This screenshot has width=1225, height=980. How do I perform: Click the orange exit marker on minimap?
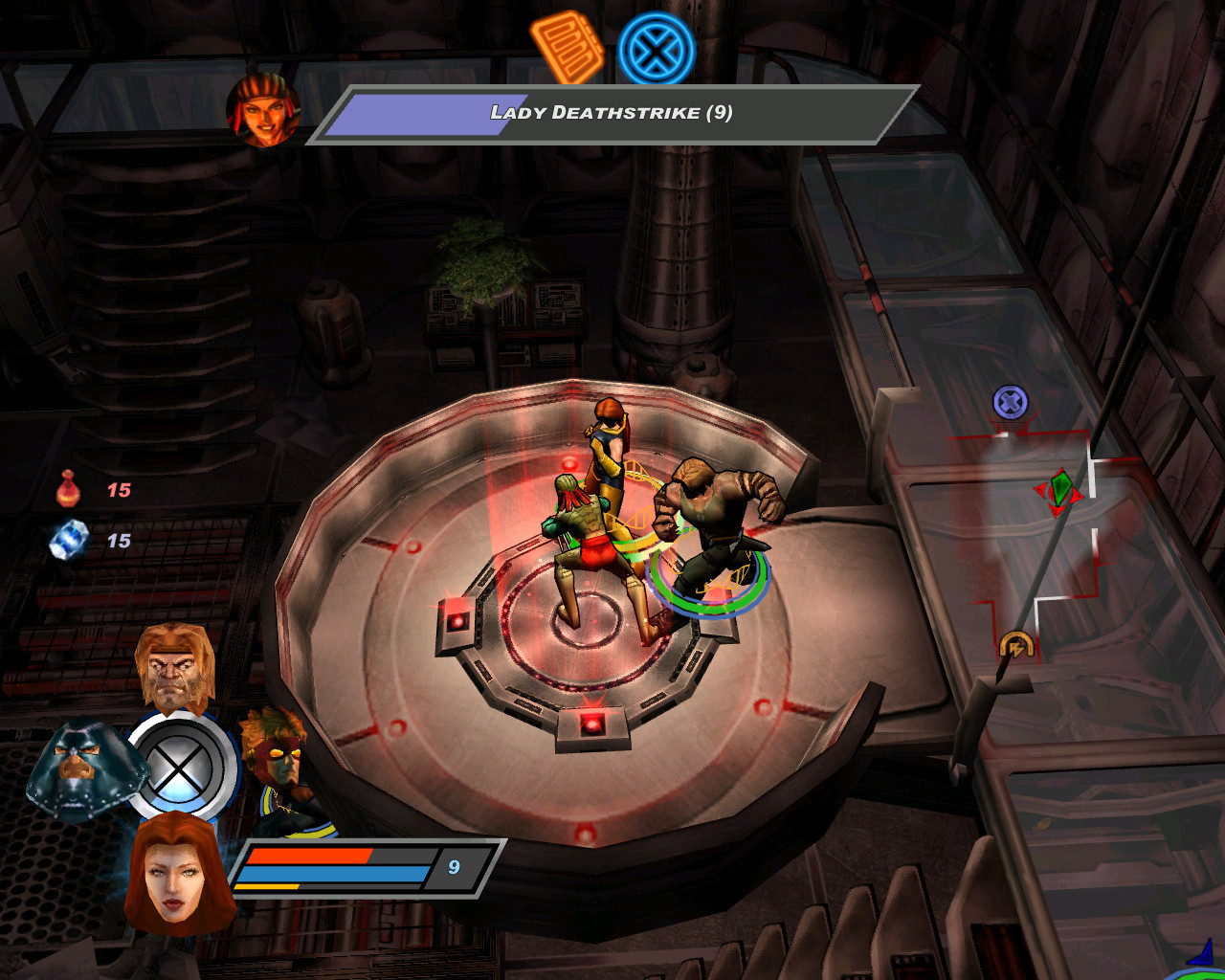tap(1015, 645)
